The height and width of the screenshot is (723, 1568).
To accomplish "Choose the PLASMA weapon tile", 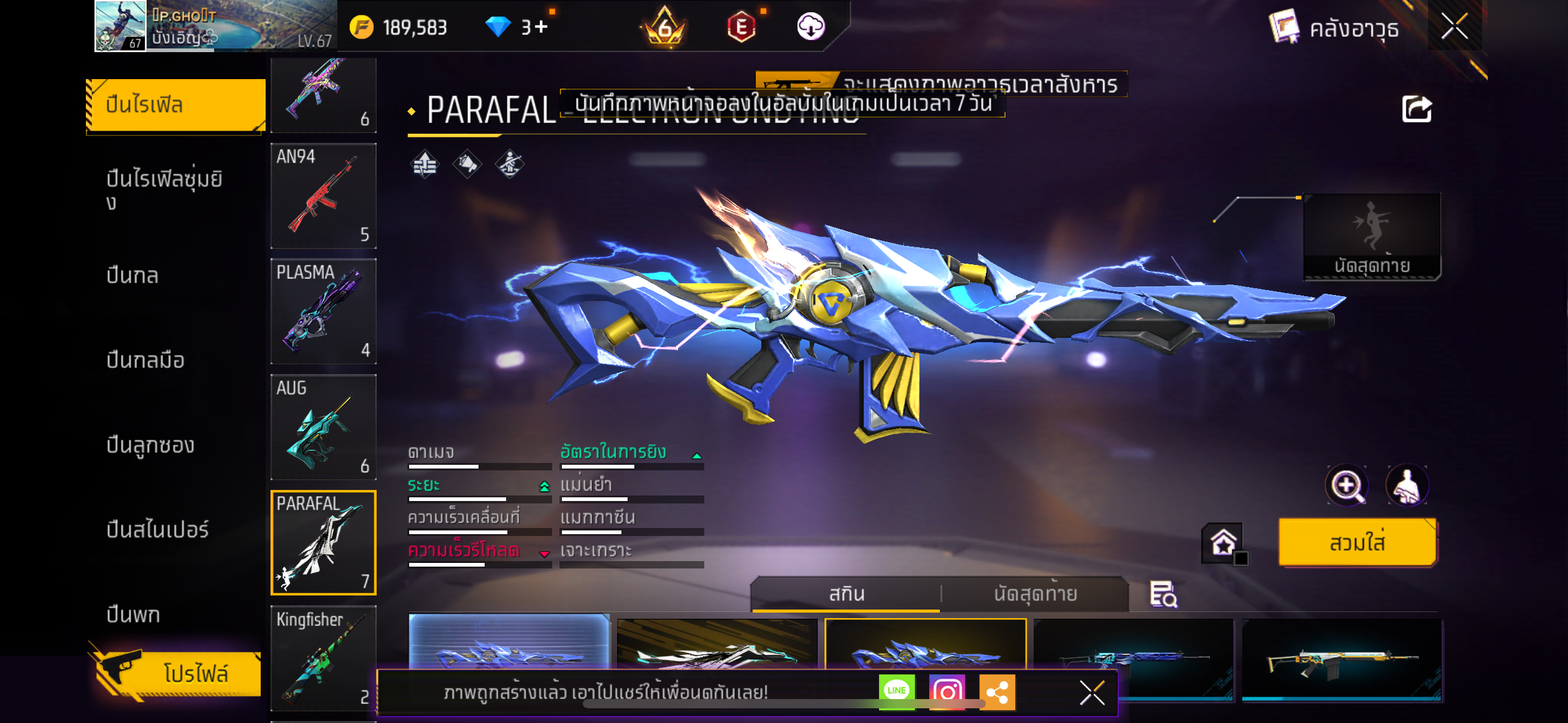I will click(323, 312).
